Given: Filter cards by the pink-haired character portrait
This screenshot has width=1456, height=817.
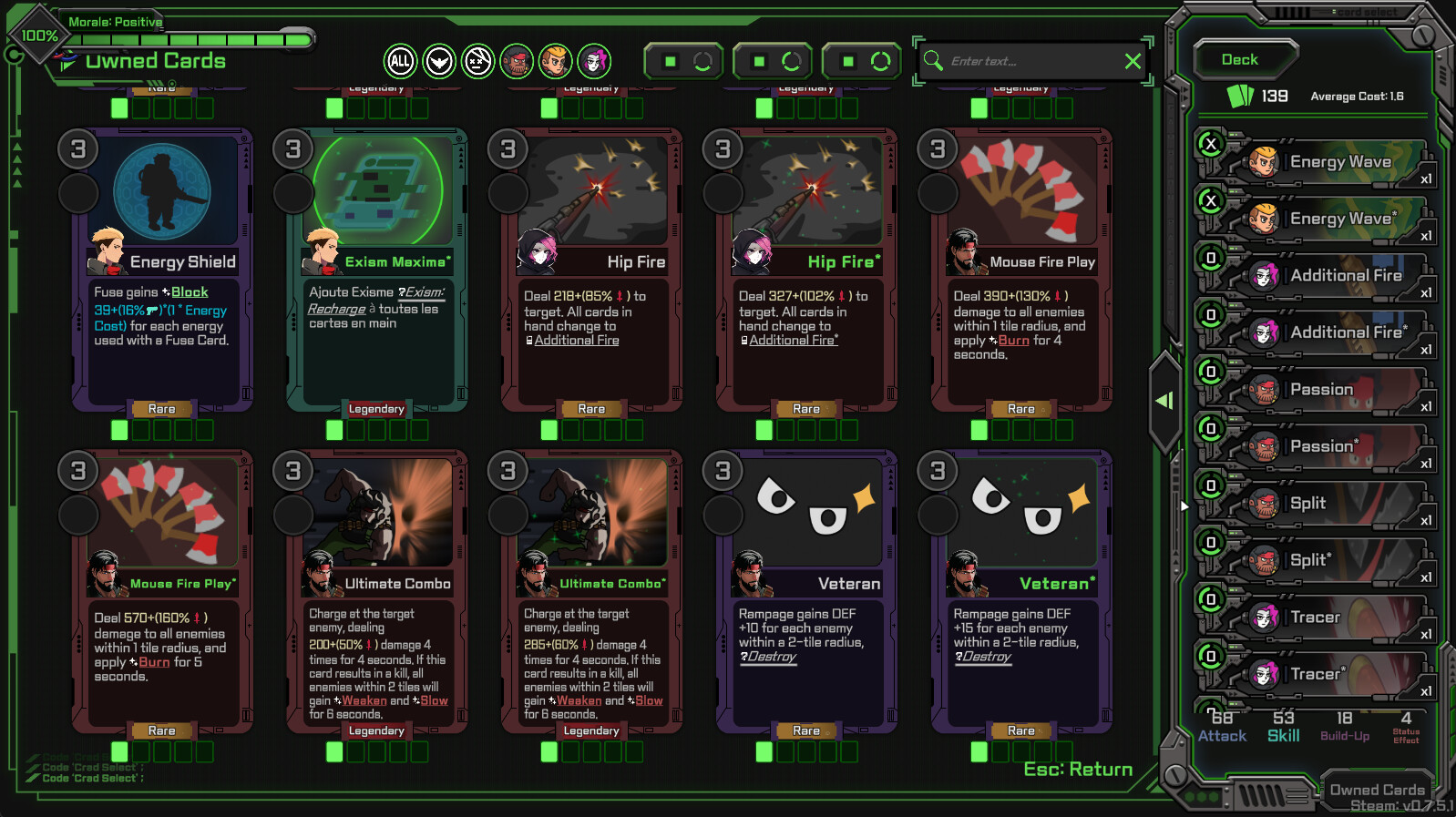Looking at the screenshot, I should pos(594,61).
